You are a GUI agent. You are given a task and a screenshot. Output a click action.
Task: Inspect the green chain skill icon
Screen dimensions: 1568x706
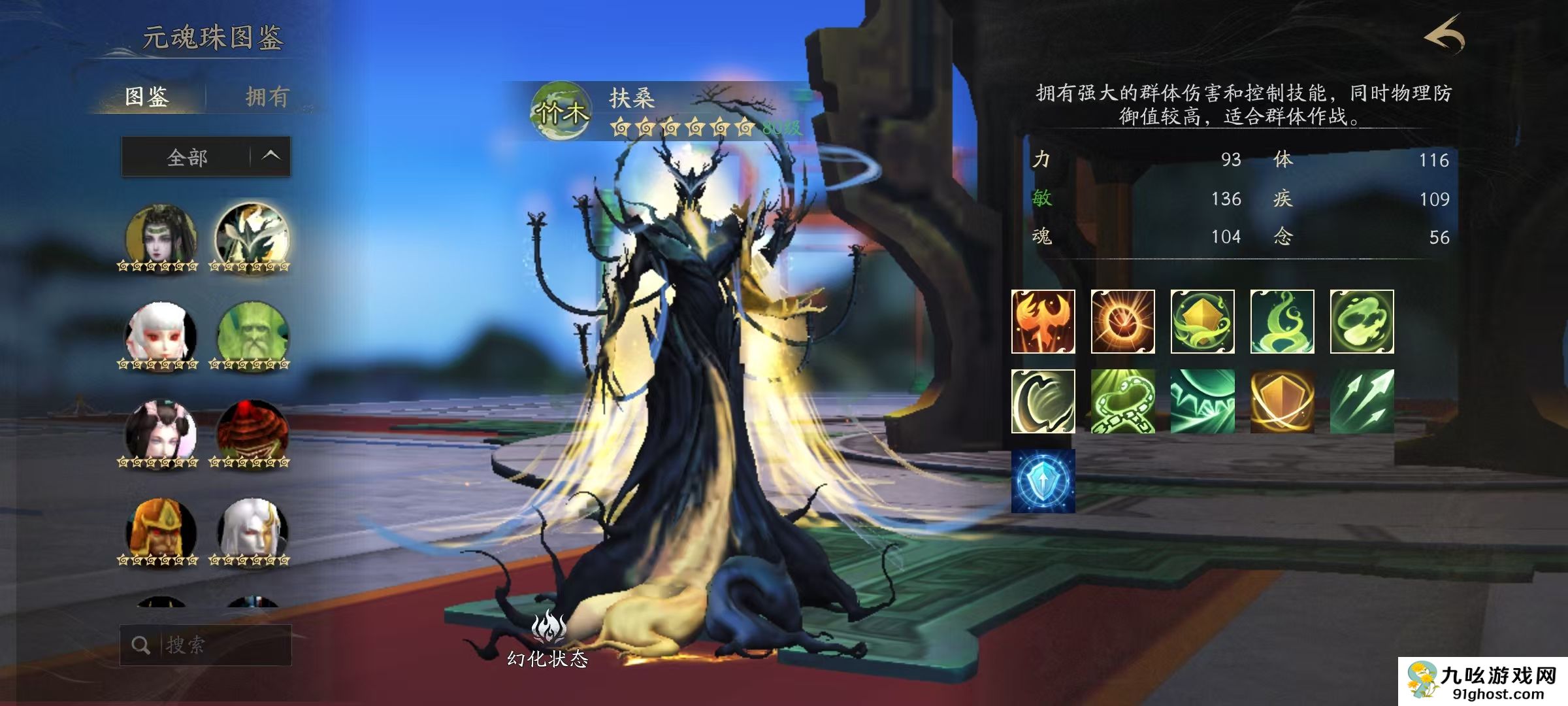tap(1122, 401)
